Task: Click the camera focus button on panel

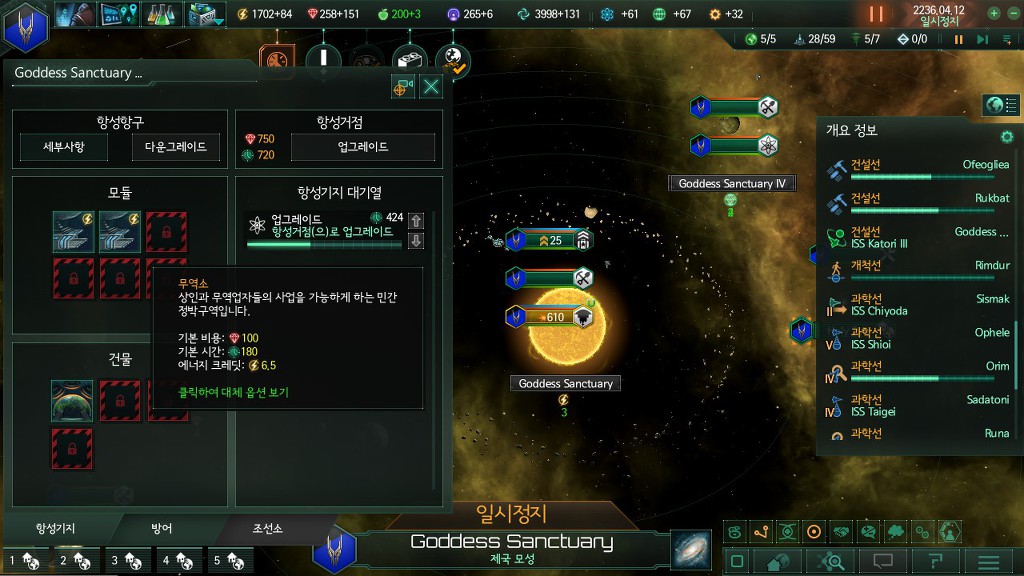Action: click(x=403, y=87)
